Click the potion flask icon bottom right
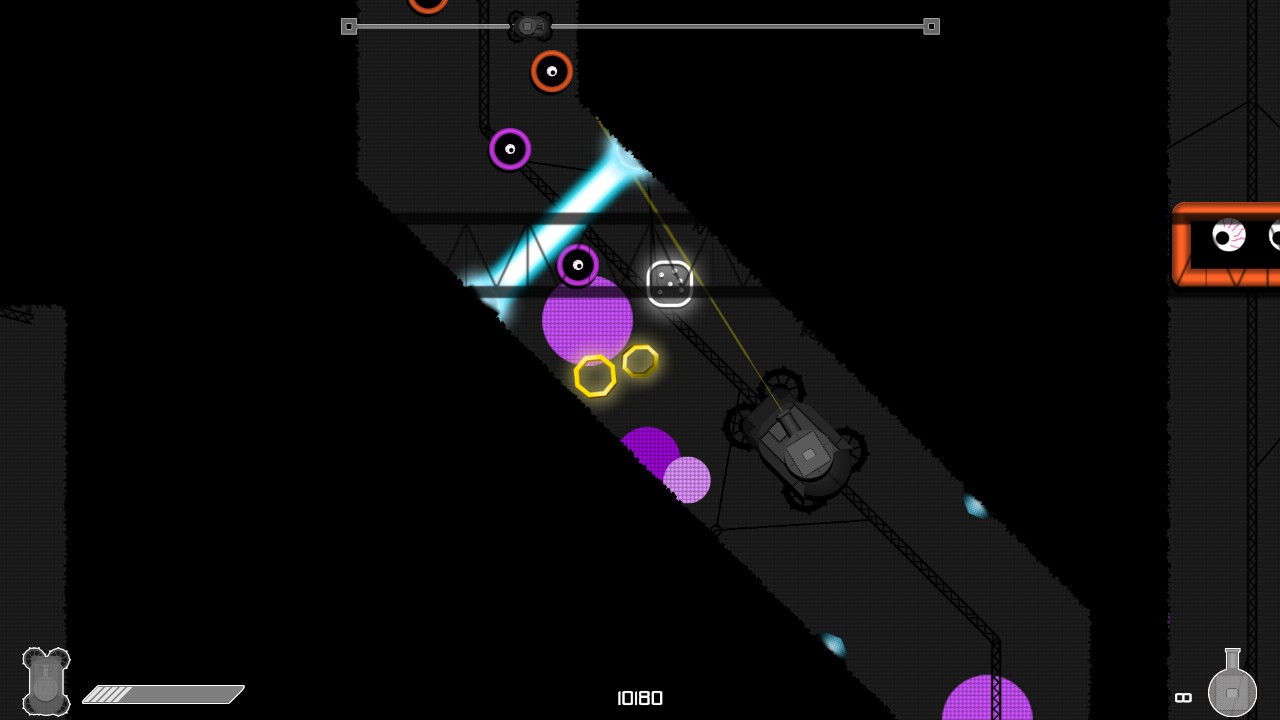1280x720 pixels. click(x=1232, y=690)
